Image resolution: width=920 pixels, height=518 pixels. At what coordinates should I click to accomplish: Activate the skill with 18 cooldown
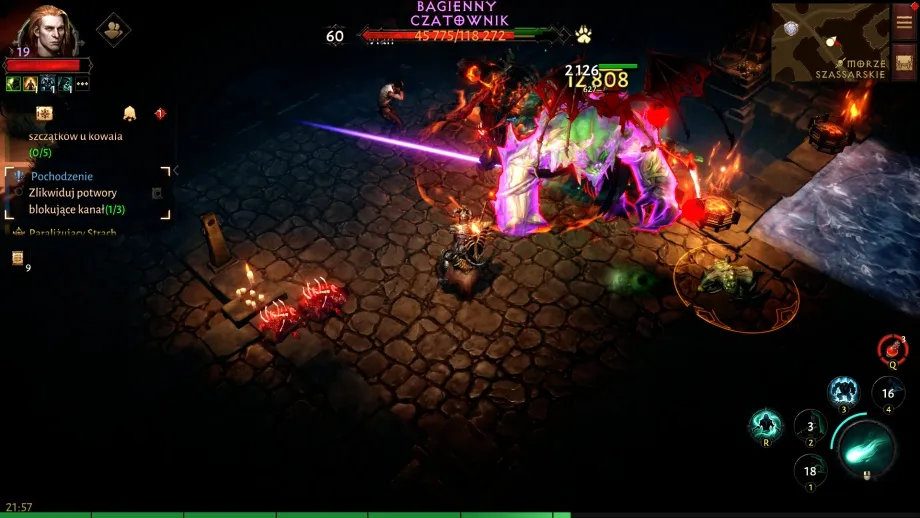point(810,470)
